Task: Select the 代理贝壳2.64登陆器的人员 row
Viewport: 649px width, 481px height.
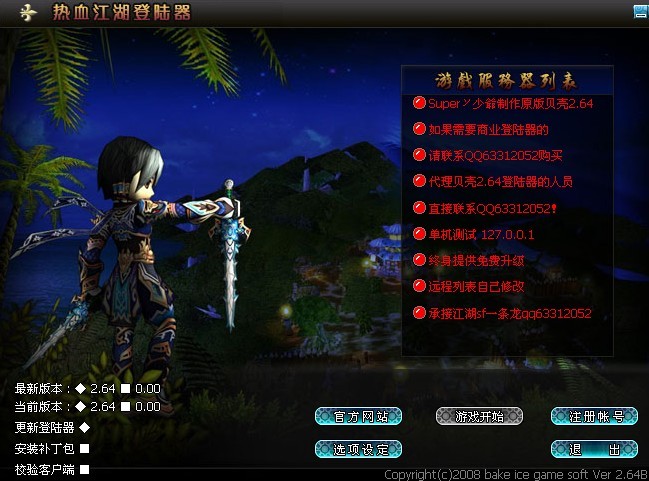Action: click(500, 182)
